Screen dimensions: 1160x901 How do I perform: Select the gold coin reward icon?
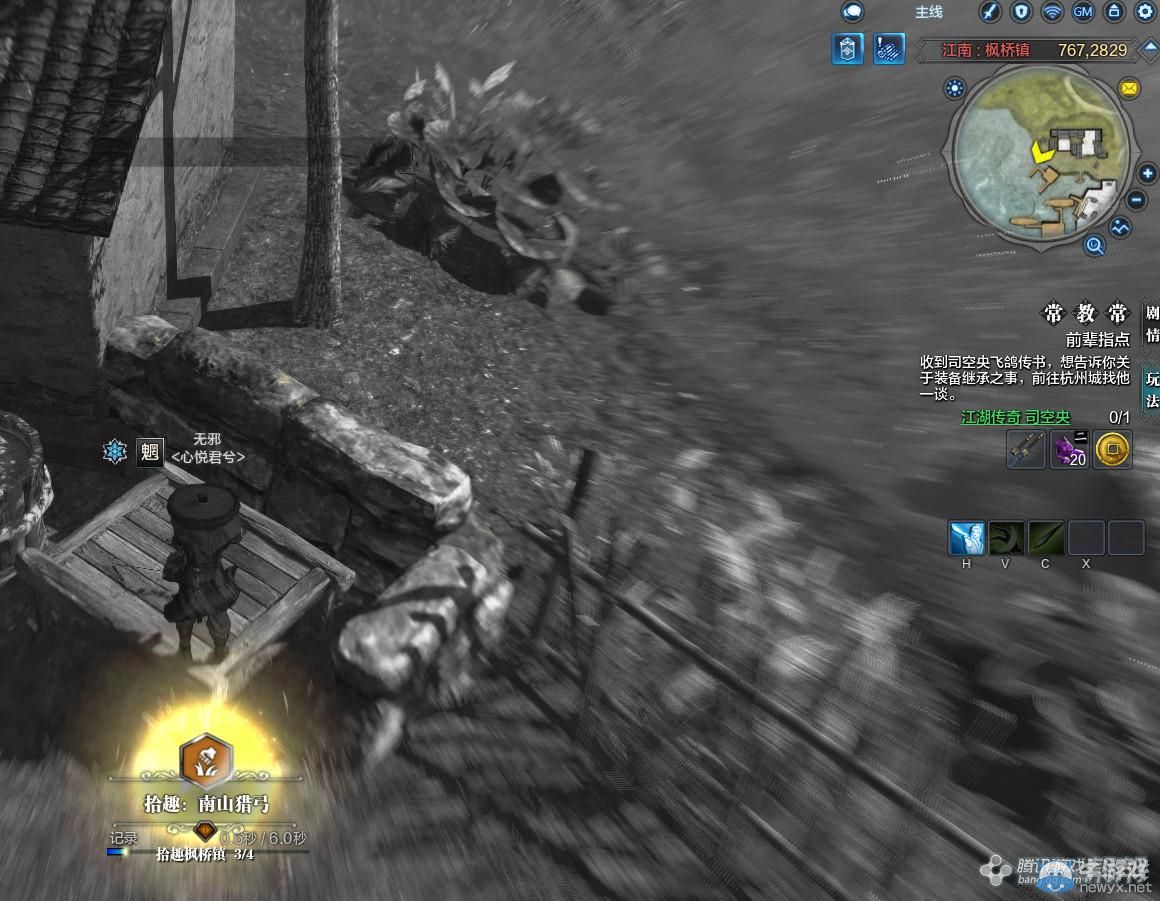coord(1113,450)
